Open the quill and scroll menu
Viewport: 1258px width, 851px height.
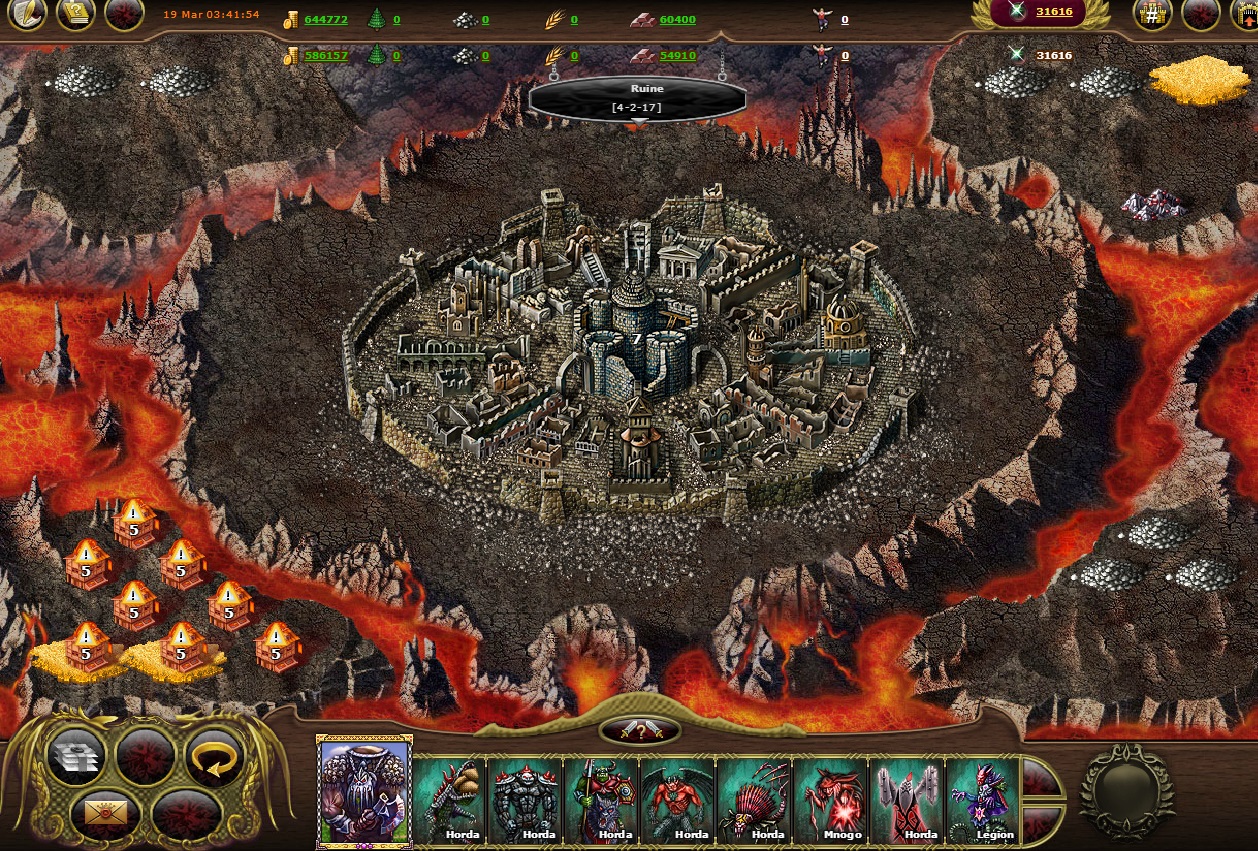27,14
